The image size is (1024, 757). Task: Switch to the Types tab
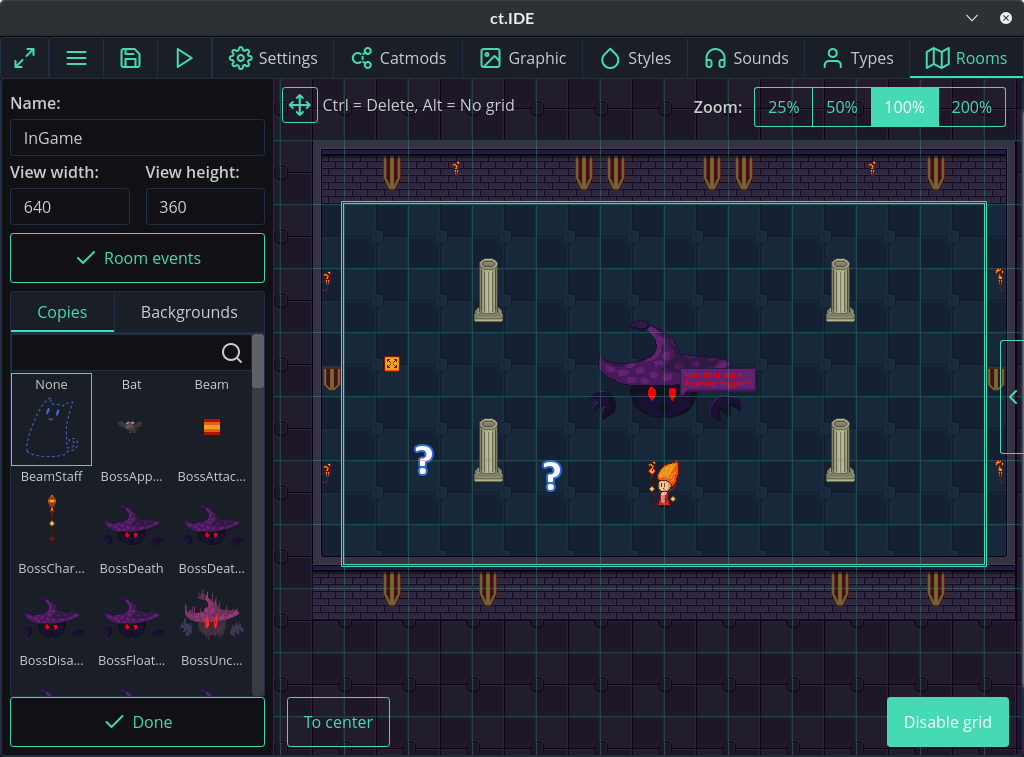point(857,58)
